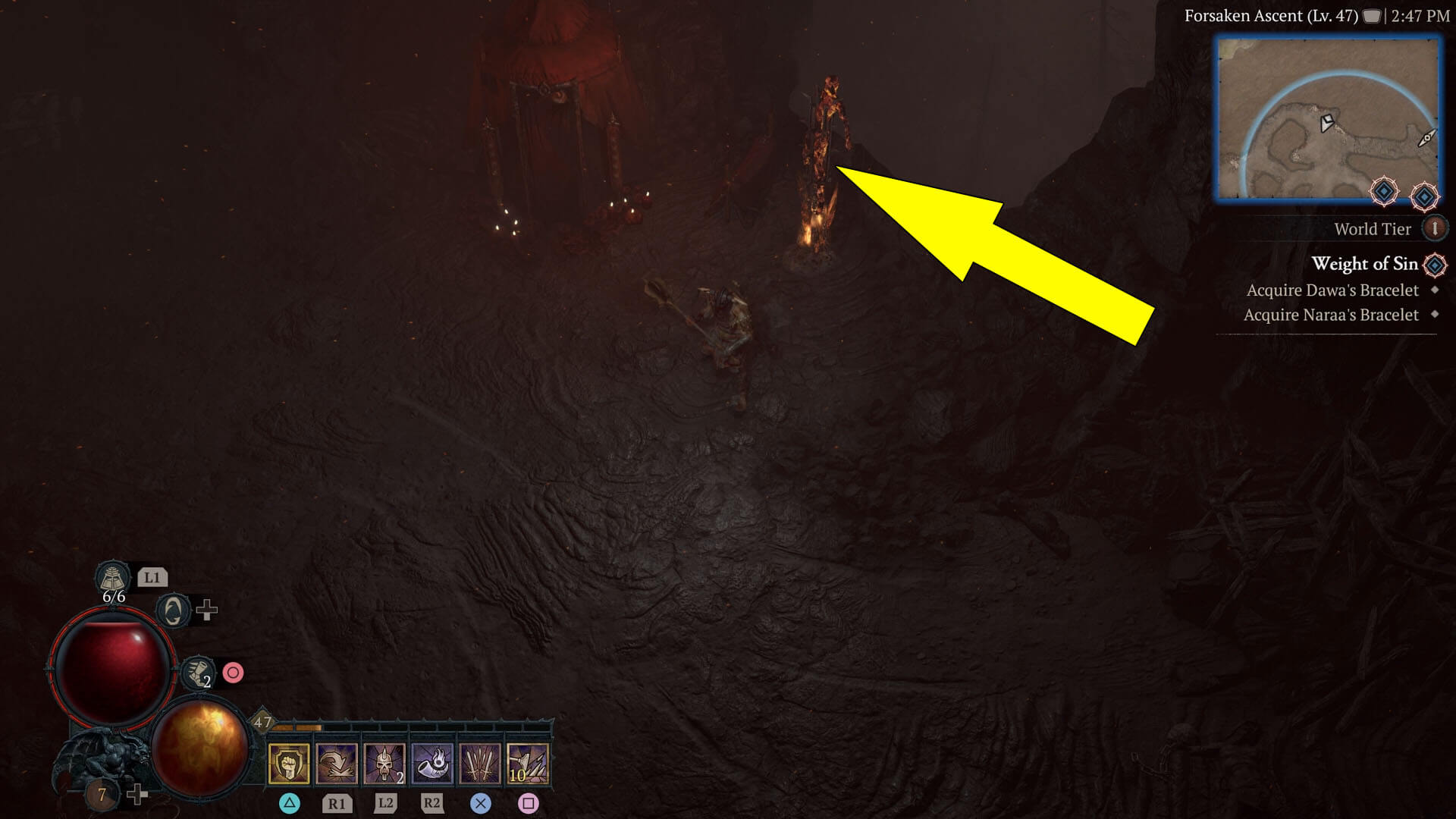Toggle the Acquire Naraa's Bracelet objective diamond
1456x819 pixels.
tap(1436, 315)
